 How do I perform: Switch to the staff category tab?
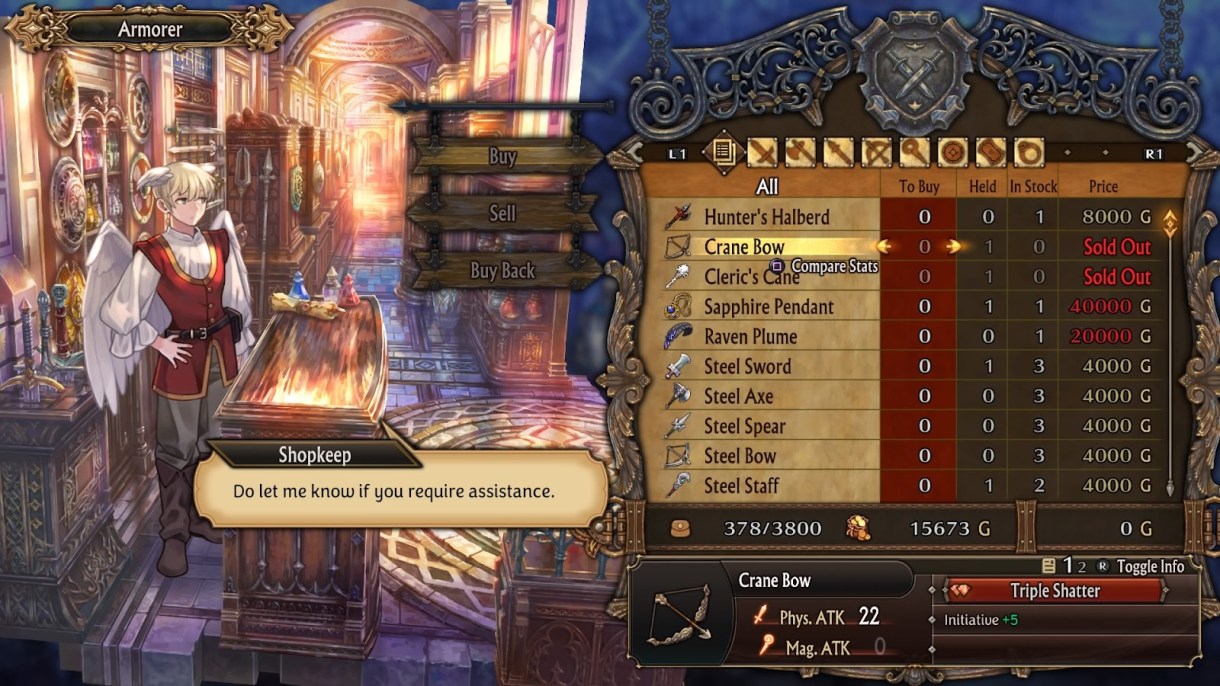point(915,153)
